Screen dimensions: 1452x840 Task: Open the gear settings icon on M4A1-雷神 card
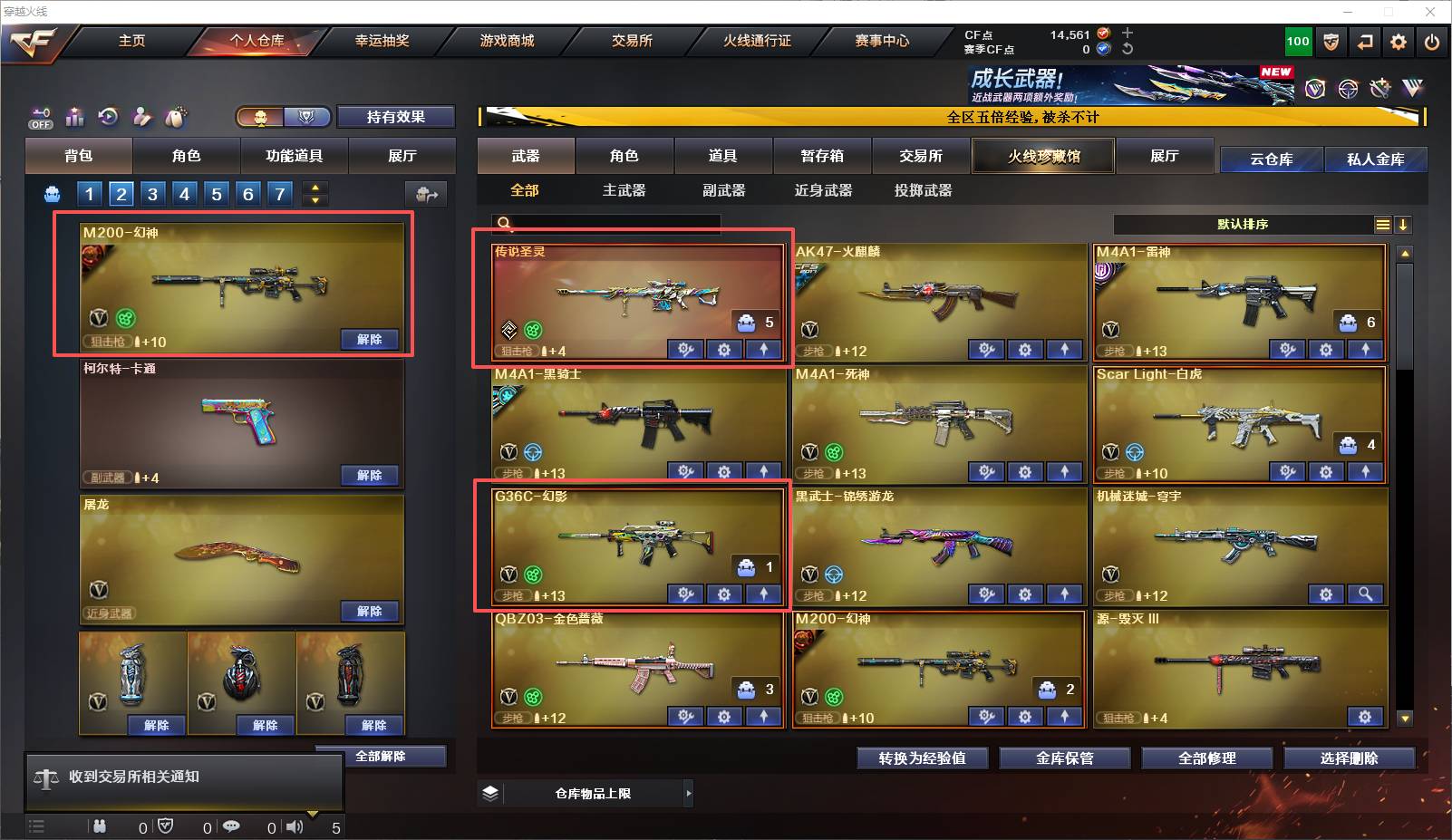[x=1326, y=349]
